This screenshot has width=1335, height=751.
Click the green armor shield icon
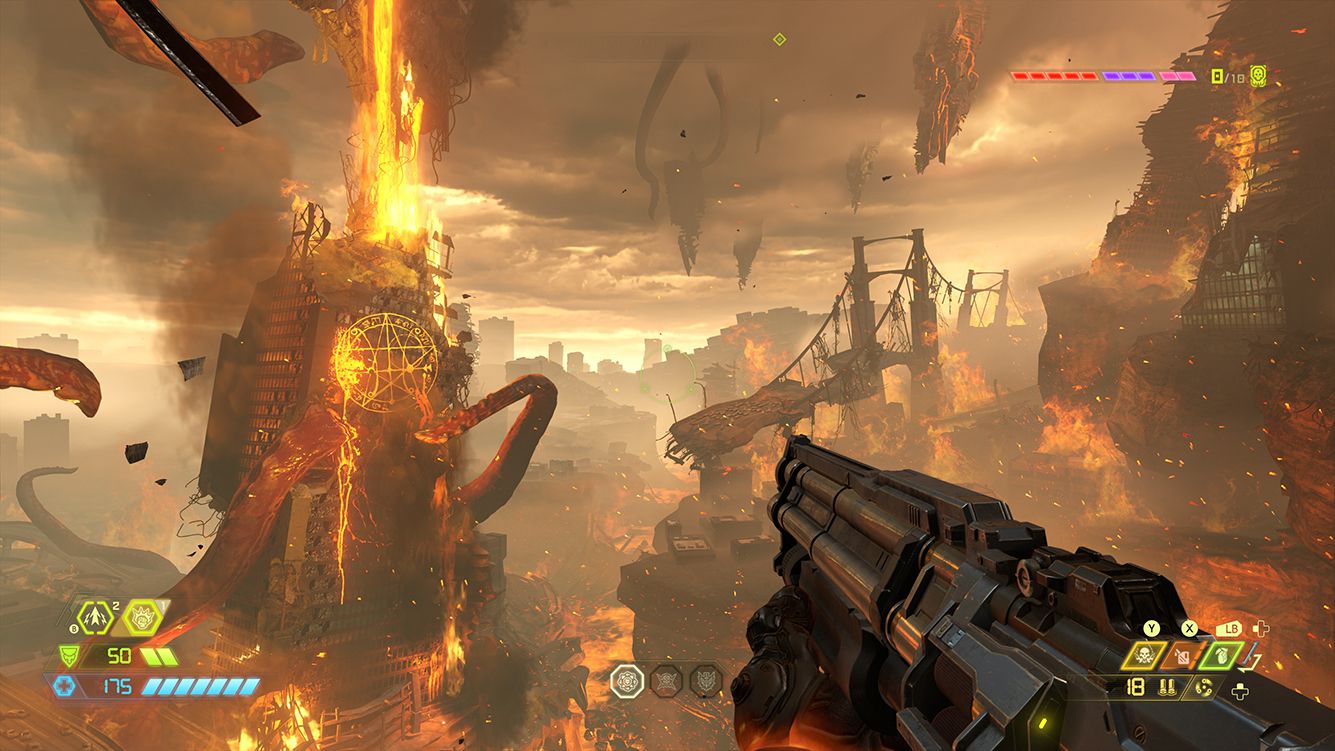70,656
